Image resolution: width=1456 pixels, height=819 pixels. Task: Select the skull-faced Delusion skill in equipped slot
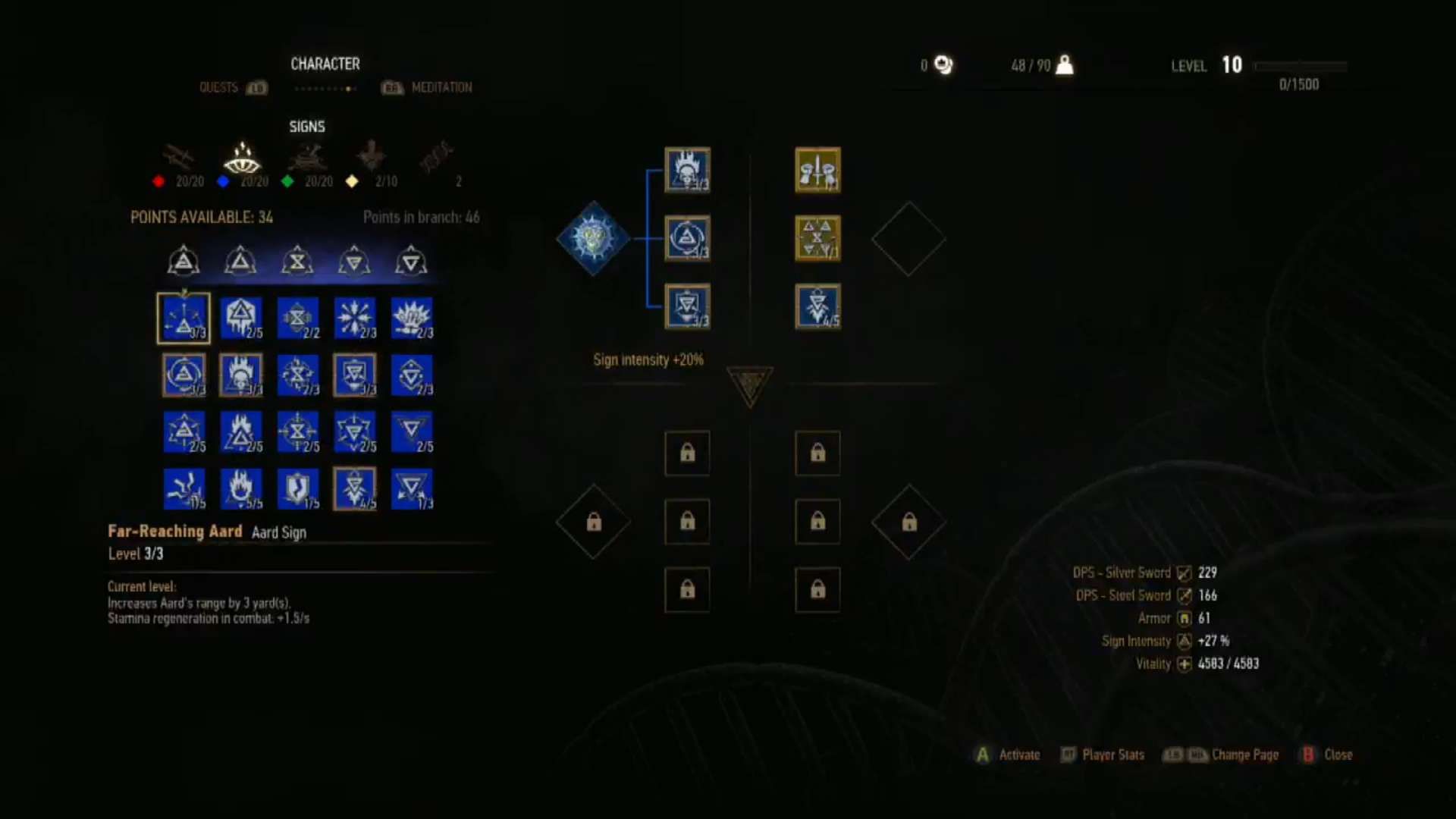point(687,171)
